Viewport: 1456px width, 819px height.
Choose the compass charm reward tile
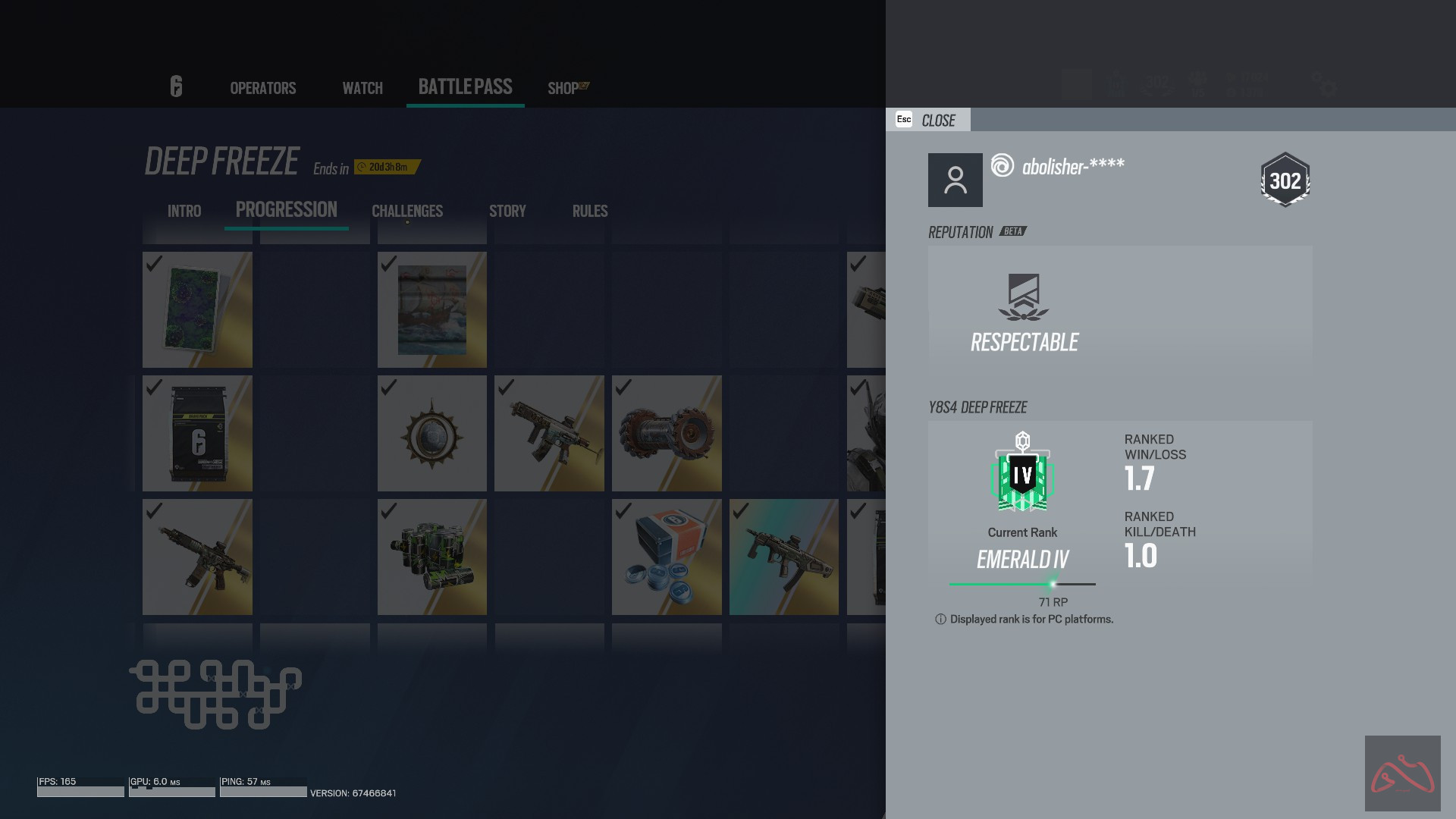(x=431, y=433)
